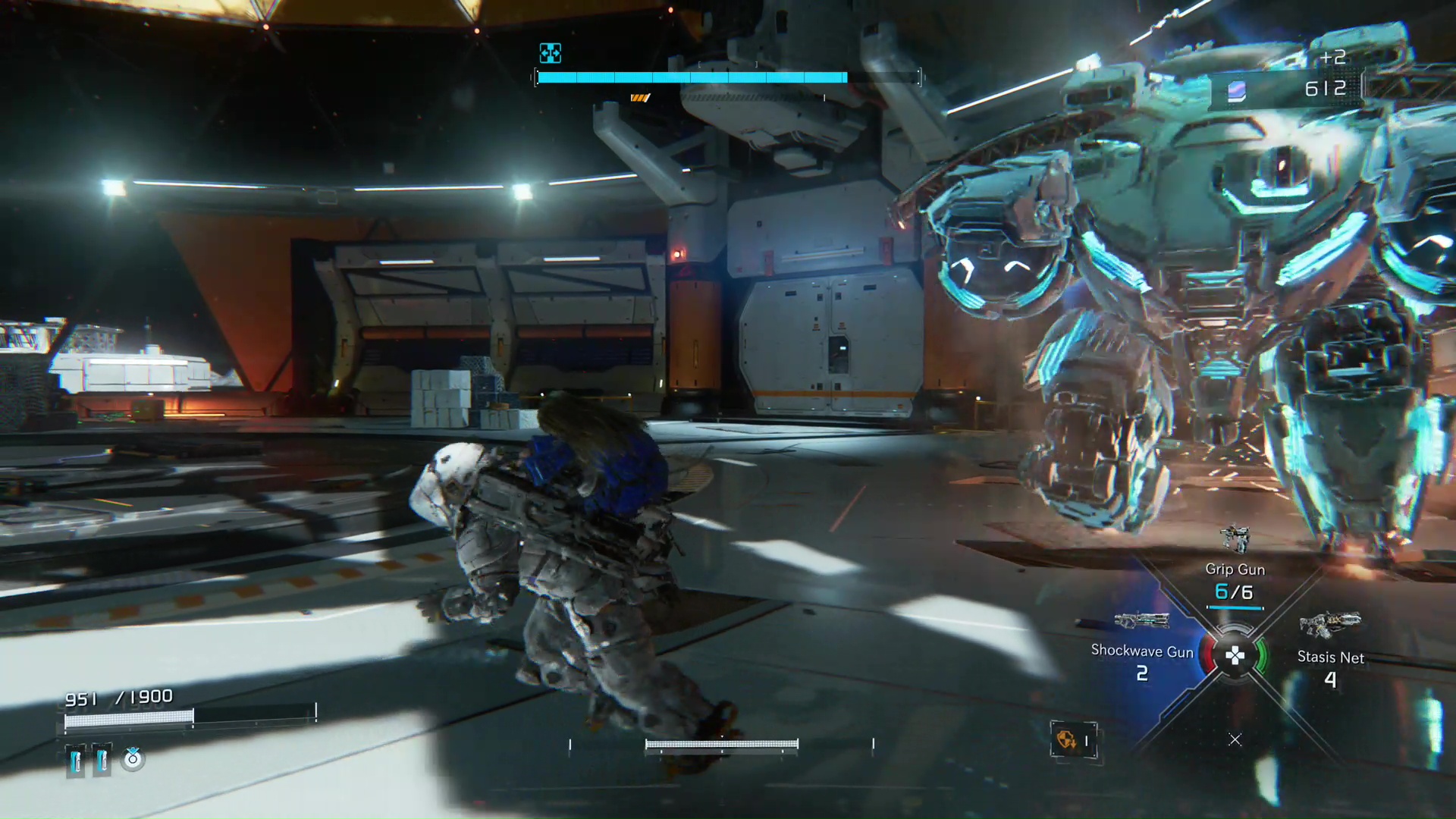
Task: Click the purple currency icon beside 612
Action: tap(1237, 91)
